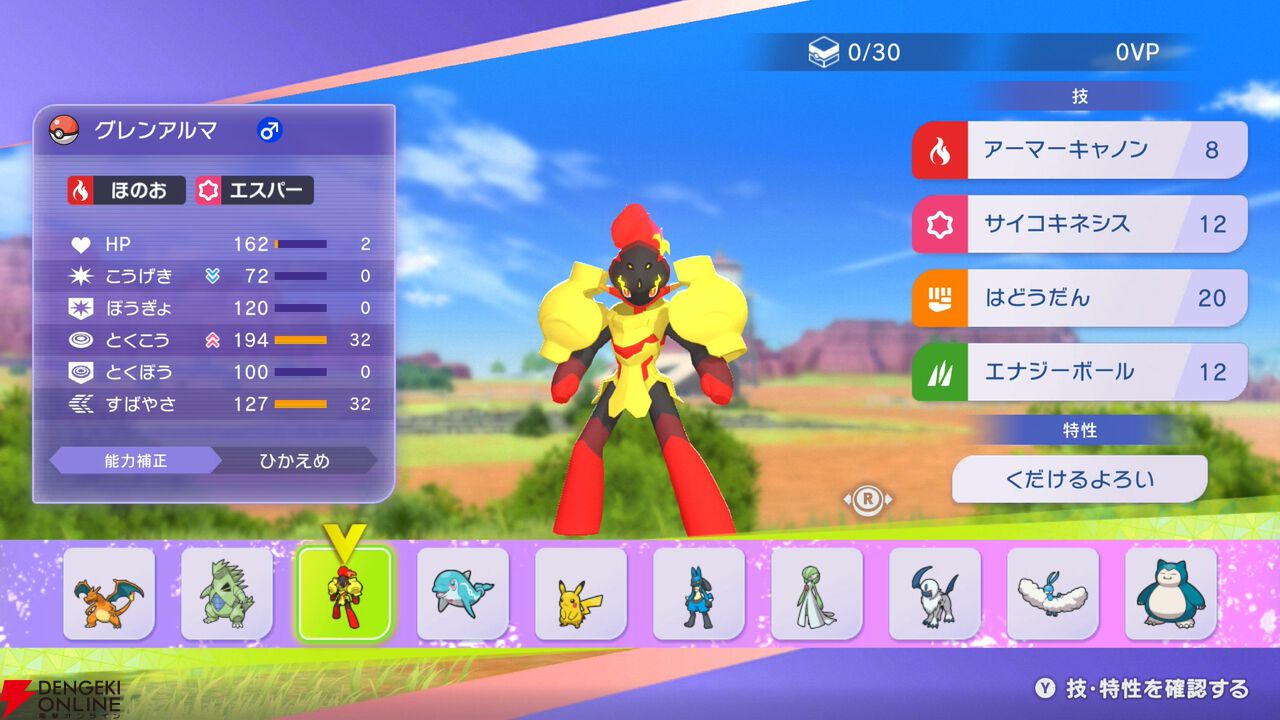The image size is (1280, 720).
Task: Click the Grass type icon beside Energy Ball
Action: click(938, 371)
